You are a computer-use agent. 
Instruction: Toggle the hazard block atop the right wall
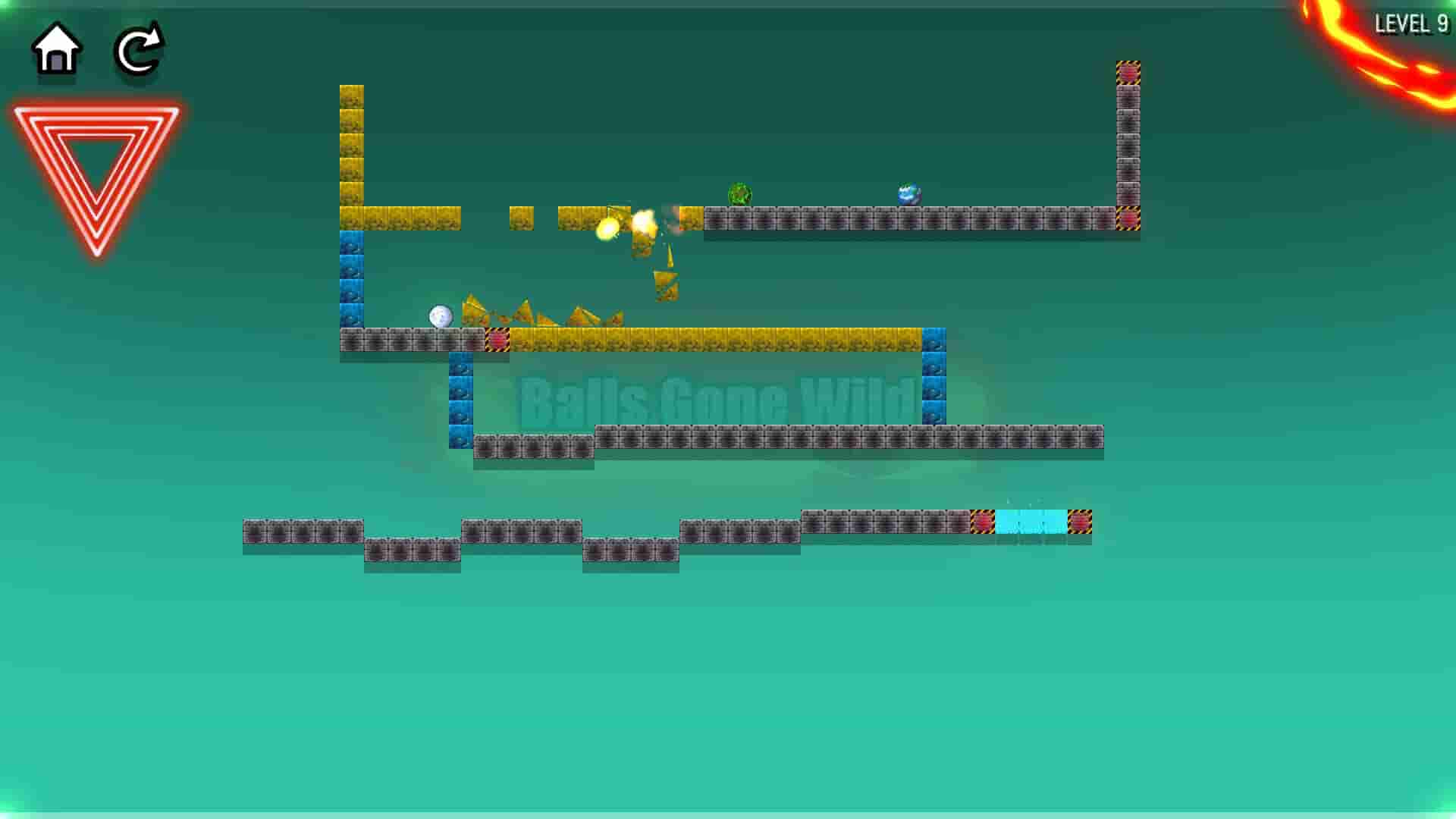[x=1128, y=72]
